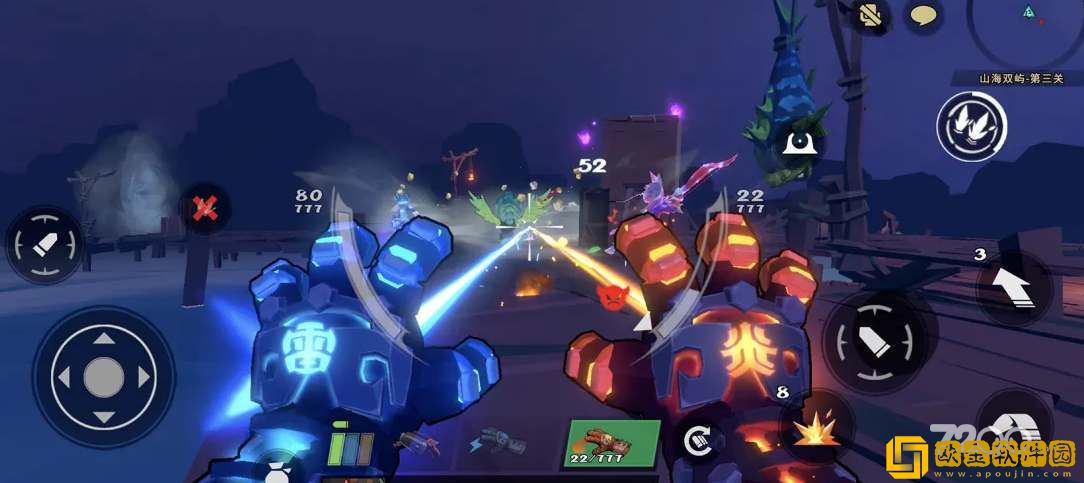Activate the dash arrow skill
The image size is (1084, 483).
[x=1014, y=289]
